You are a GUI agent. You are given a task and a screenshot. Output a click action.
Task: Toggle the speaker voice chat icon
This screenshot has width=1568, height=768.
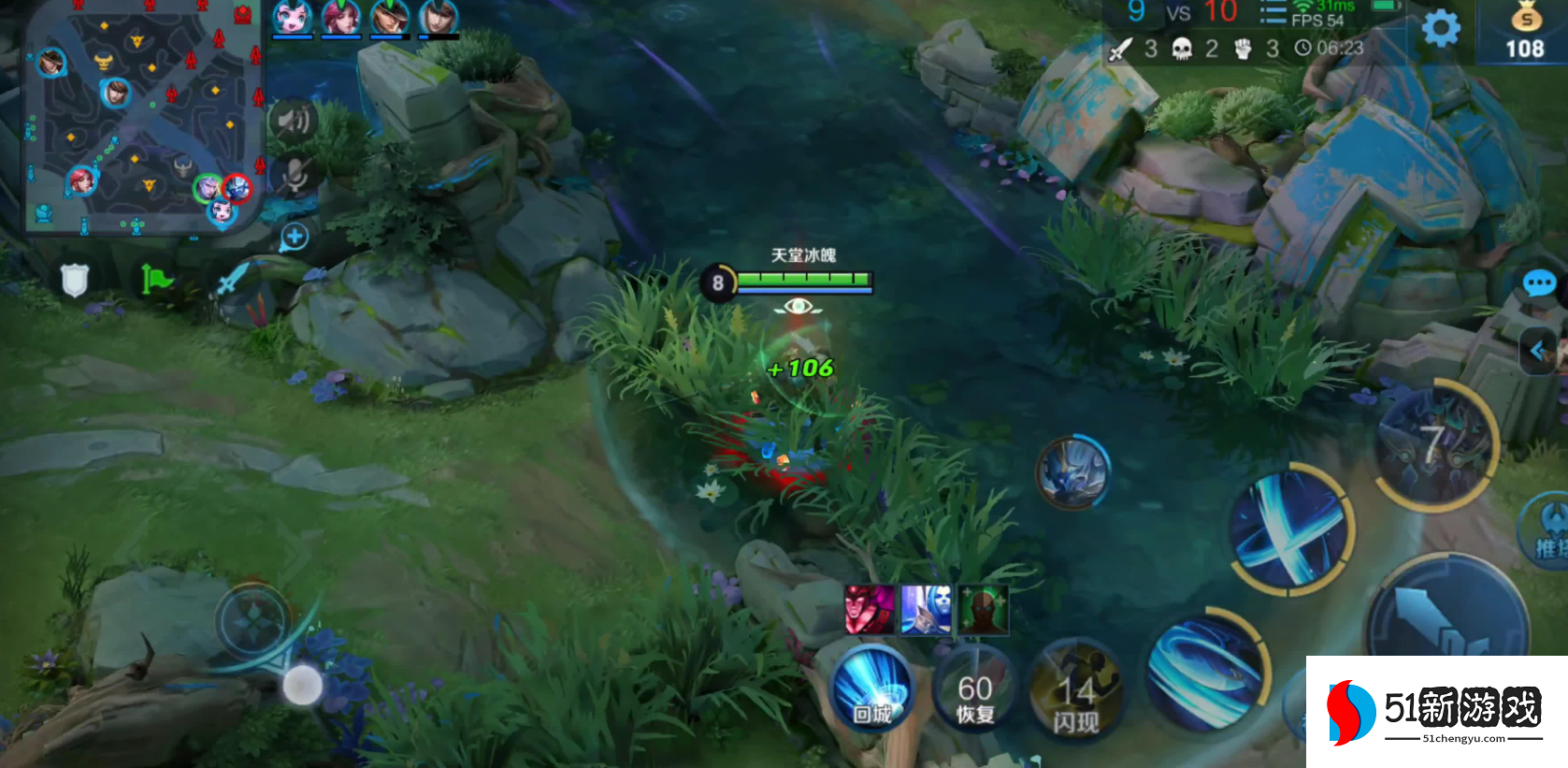(294, 121)
